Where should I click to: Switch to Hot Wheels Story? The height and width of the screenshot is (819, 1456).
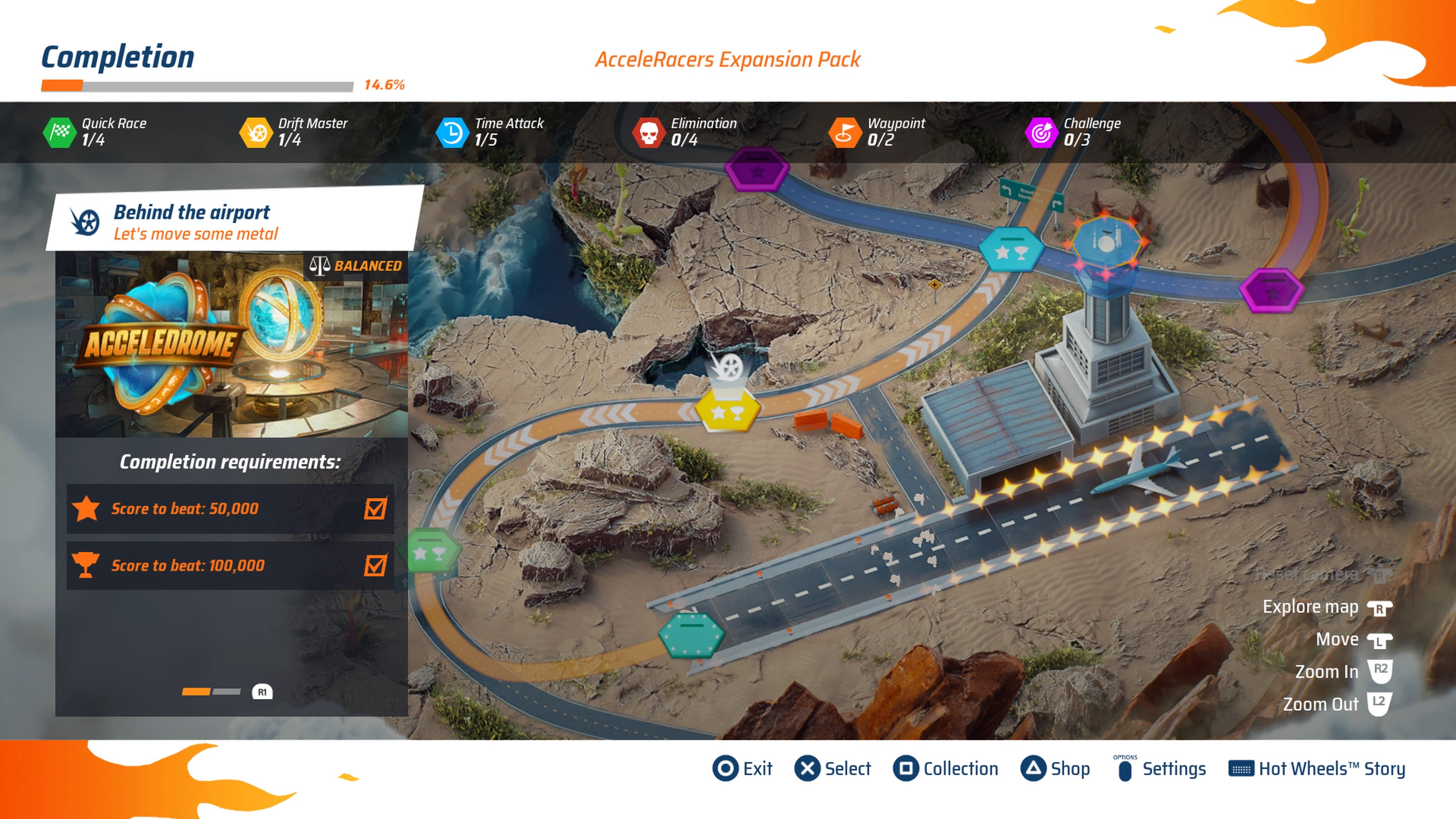coord(1317,769)
